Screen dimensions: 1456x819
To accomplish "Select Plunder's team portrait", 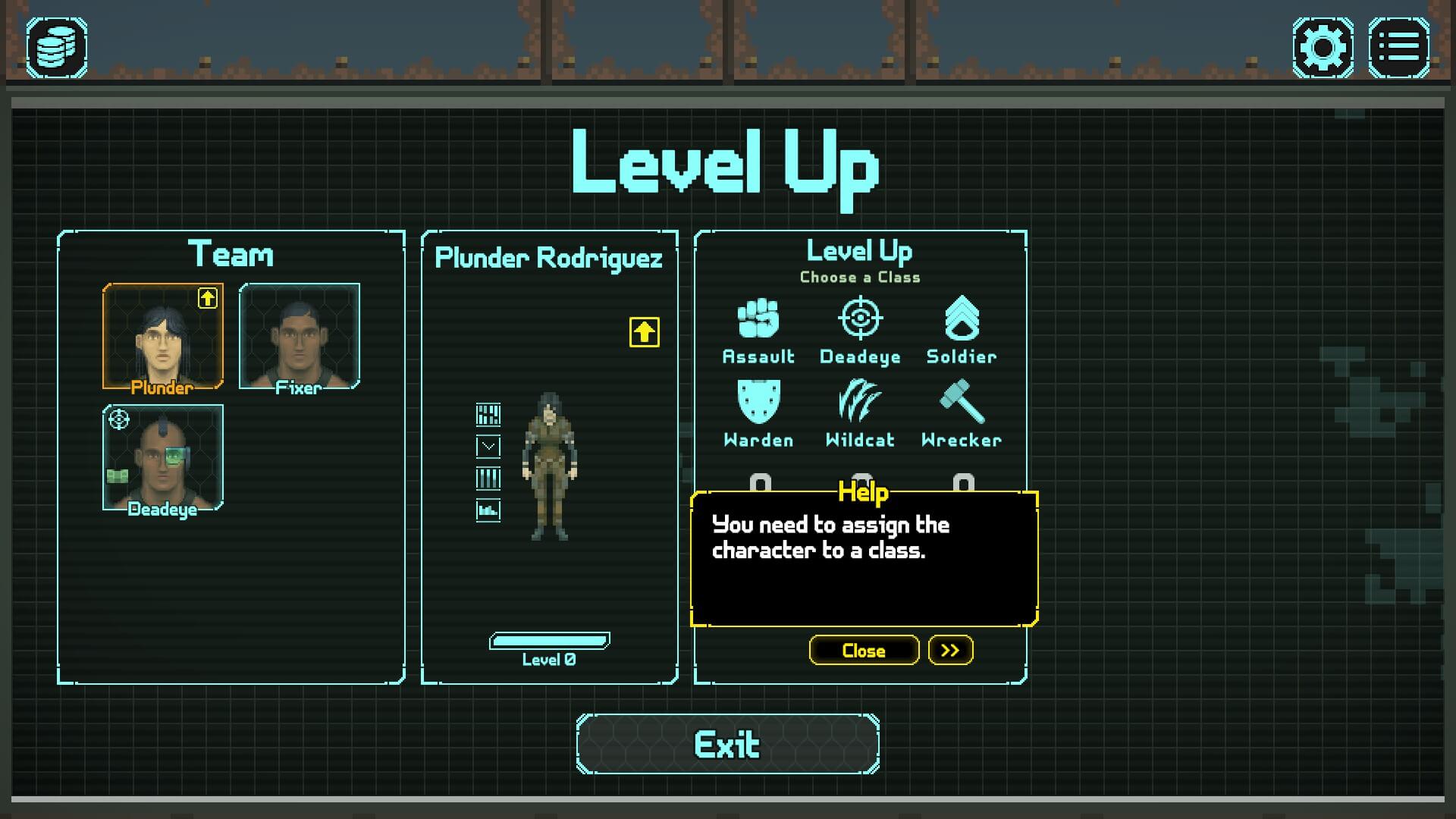I will coord(162,337).
